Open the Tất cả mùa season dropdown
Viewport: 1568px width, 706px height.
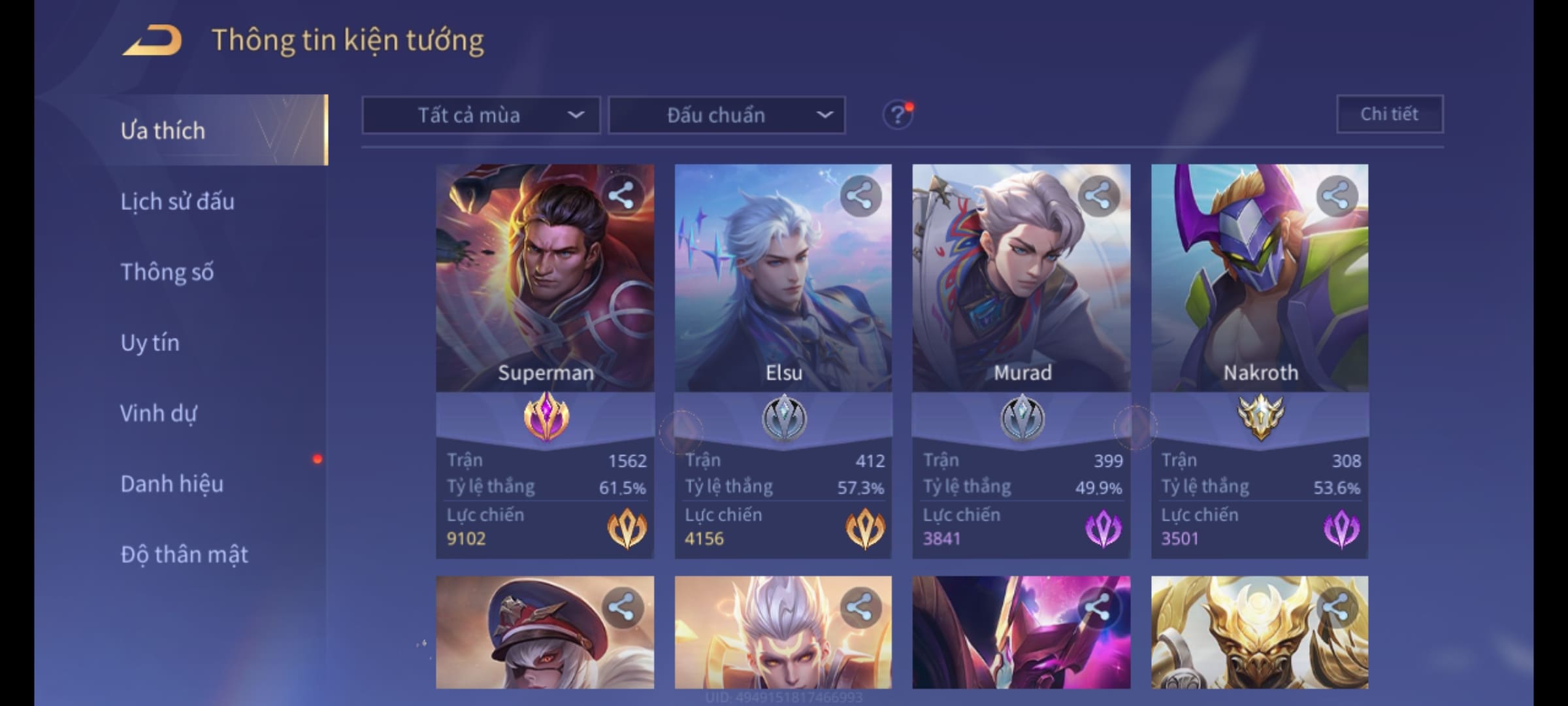pyautogui.click(x=481, y=116)
